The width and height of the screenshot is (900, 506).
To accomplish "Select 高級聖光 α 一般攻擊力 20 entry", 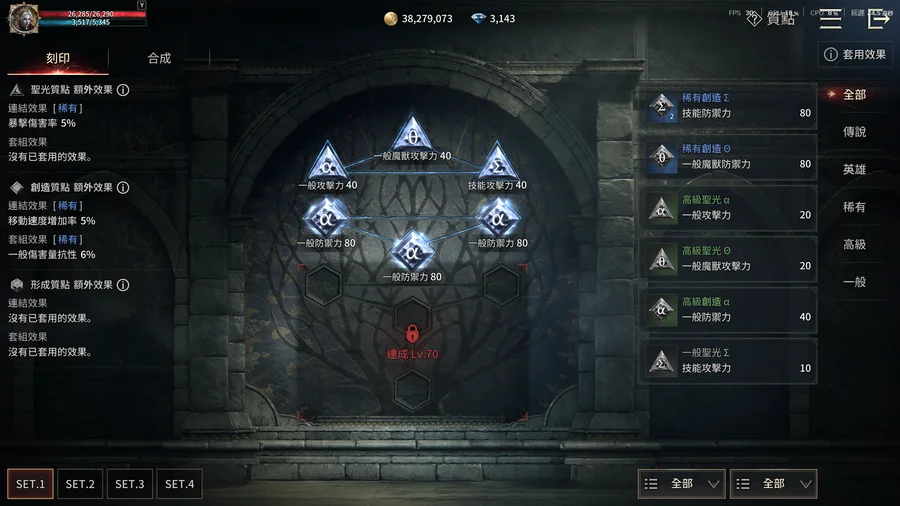I will [x=730, y=208].
